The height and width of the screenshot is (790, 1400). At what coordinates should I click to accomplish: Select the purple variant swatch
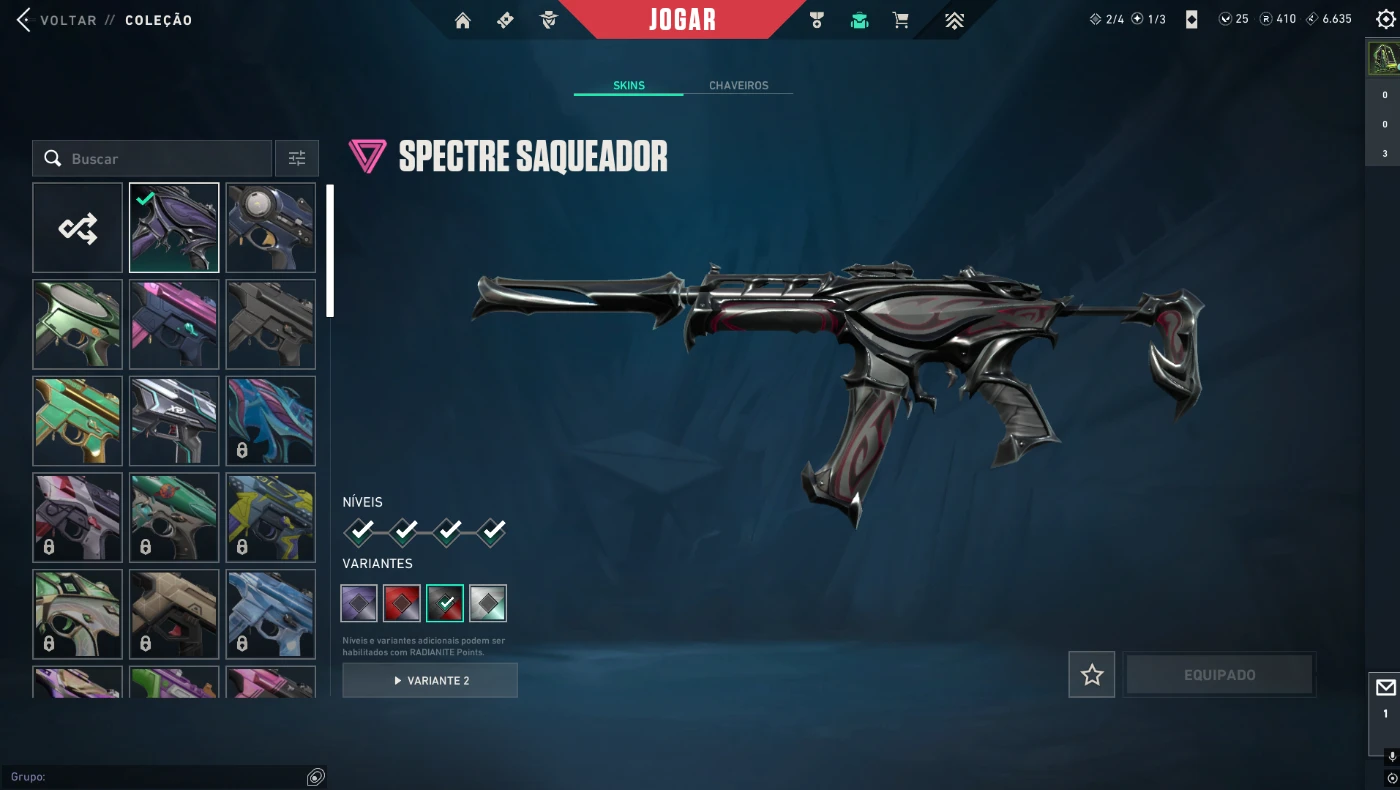click(x=359, y=603)
